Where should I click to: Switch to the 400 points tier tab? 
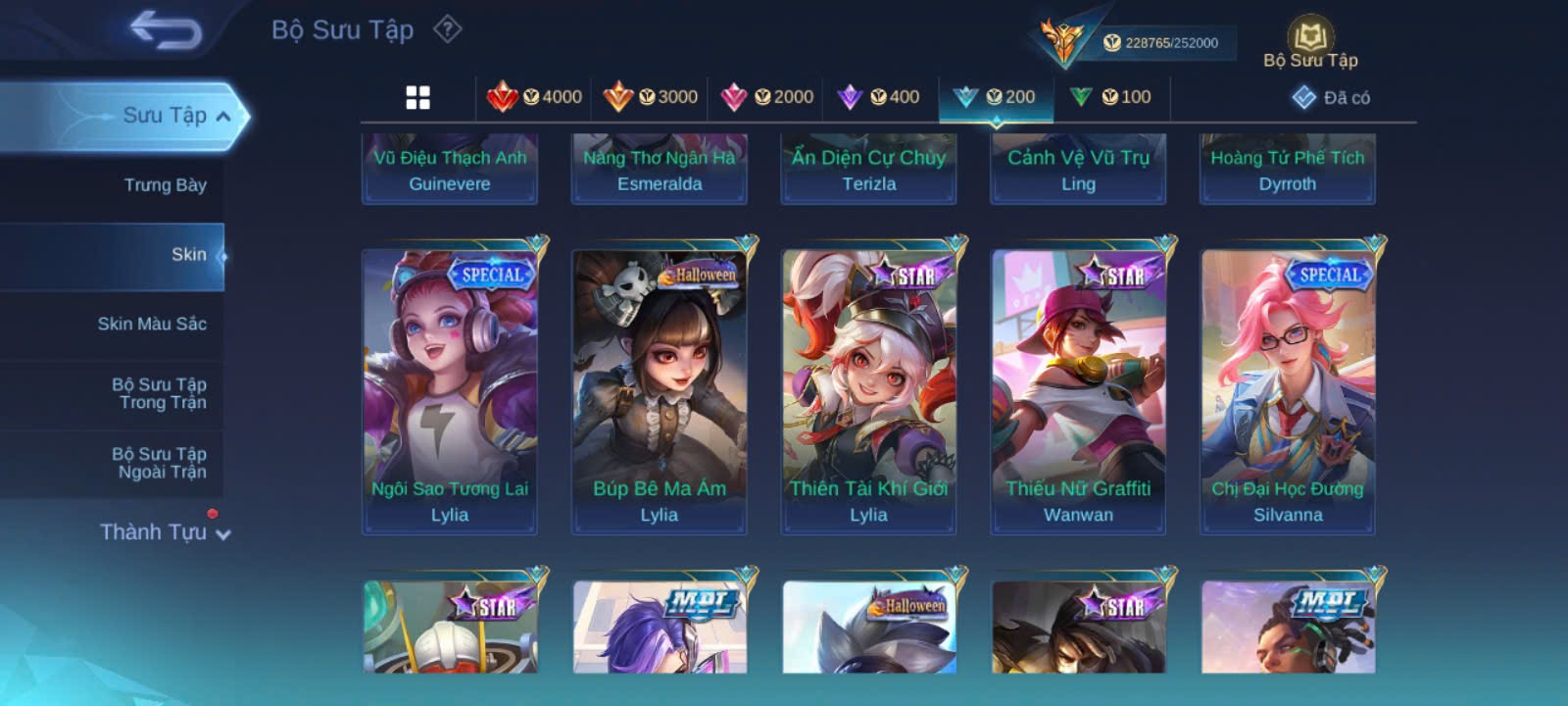[x=879, y=97]
